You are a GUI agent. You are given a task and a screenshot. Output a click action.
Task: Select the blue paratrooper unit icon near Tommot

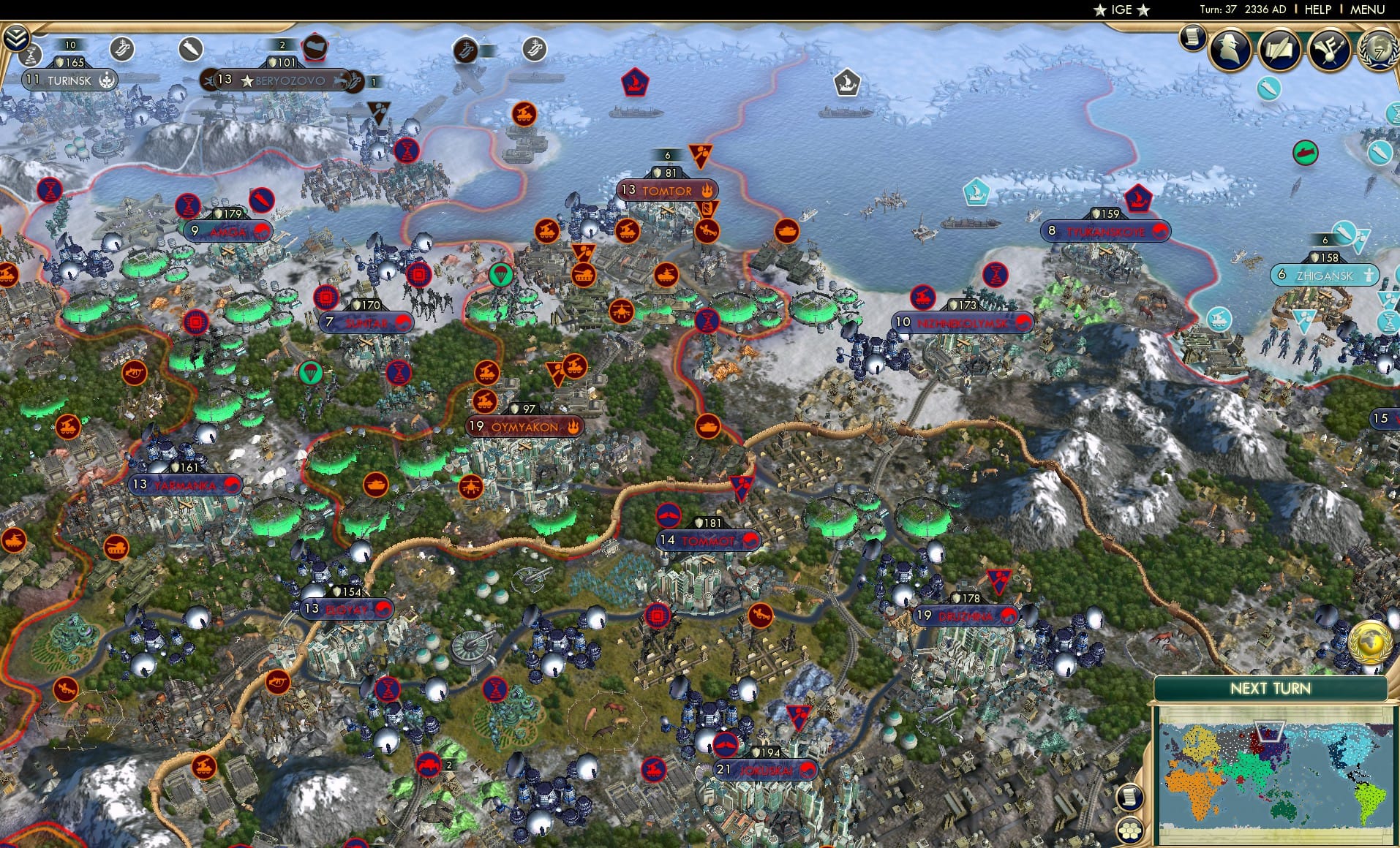668,515
